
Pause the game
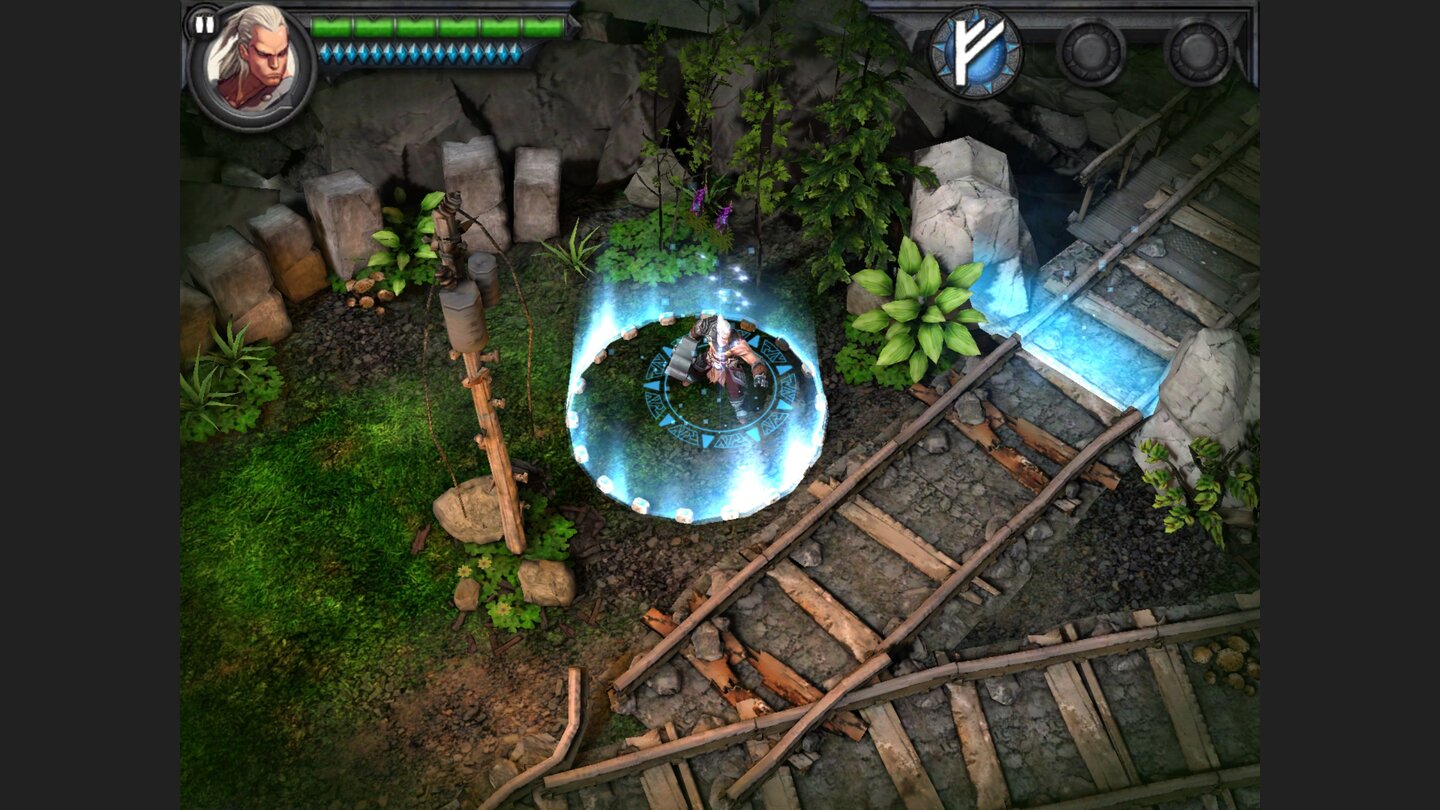[205, 22]
